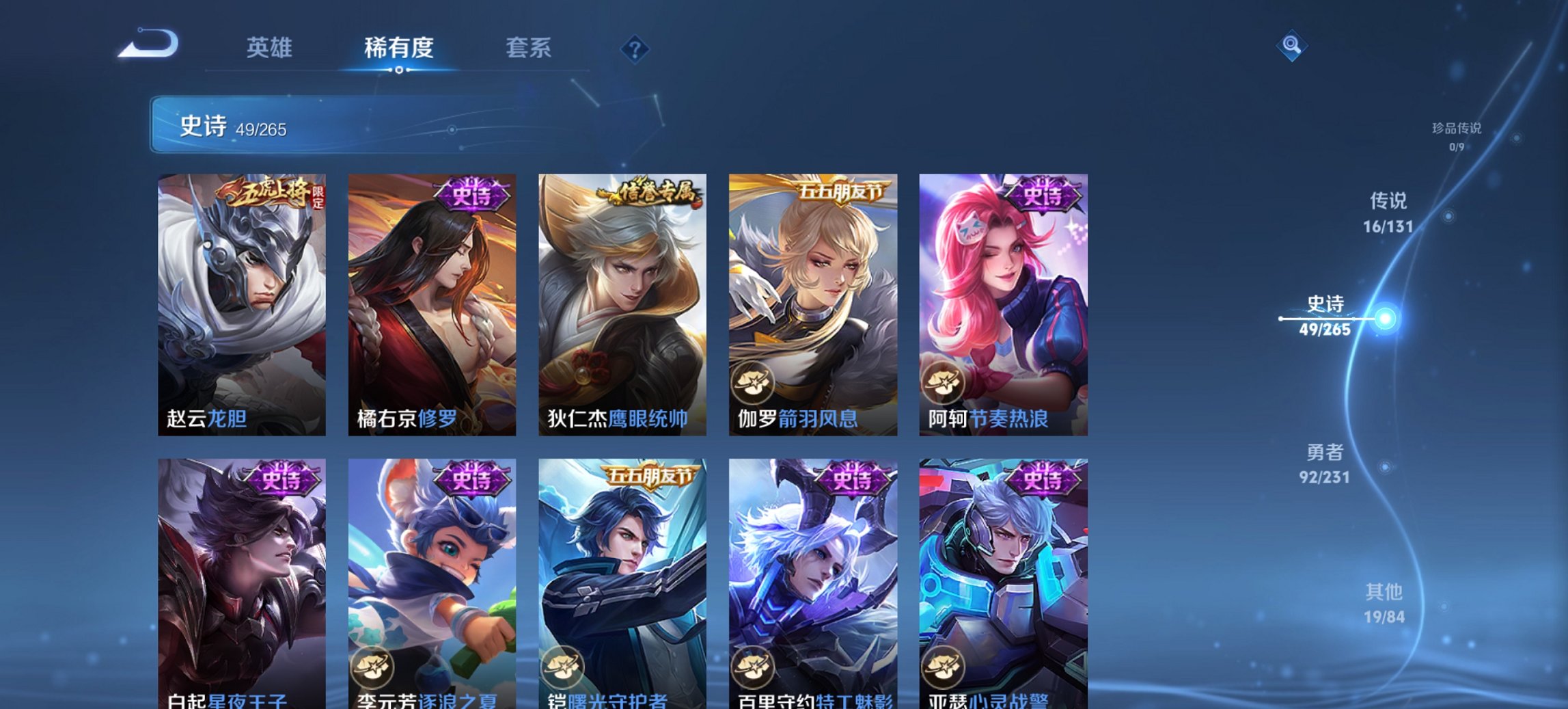Open the 赵云龙胆 skin card
1568x709 pixels.
tap(239, 301)
